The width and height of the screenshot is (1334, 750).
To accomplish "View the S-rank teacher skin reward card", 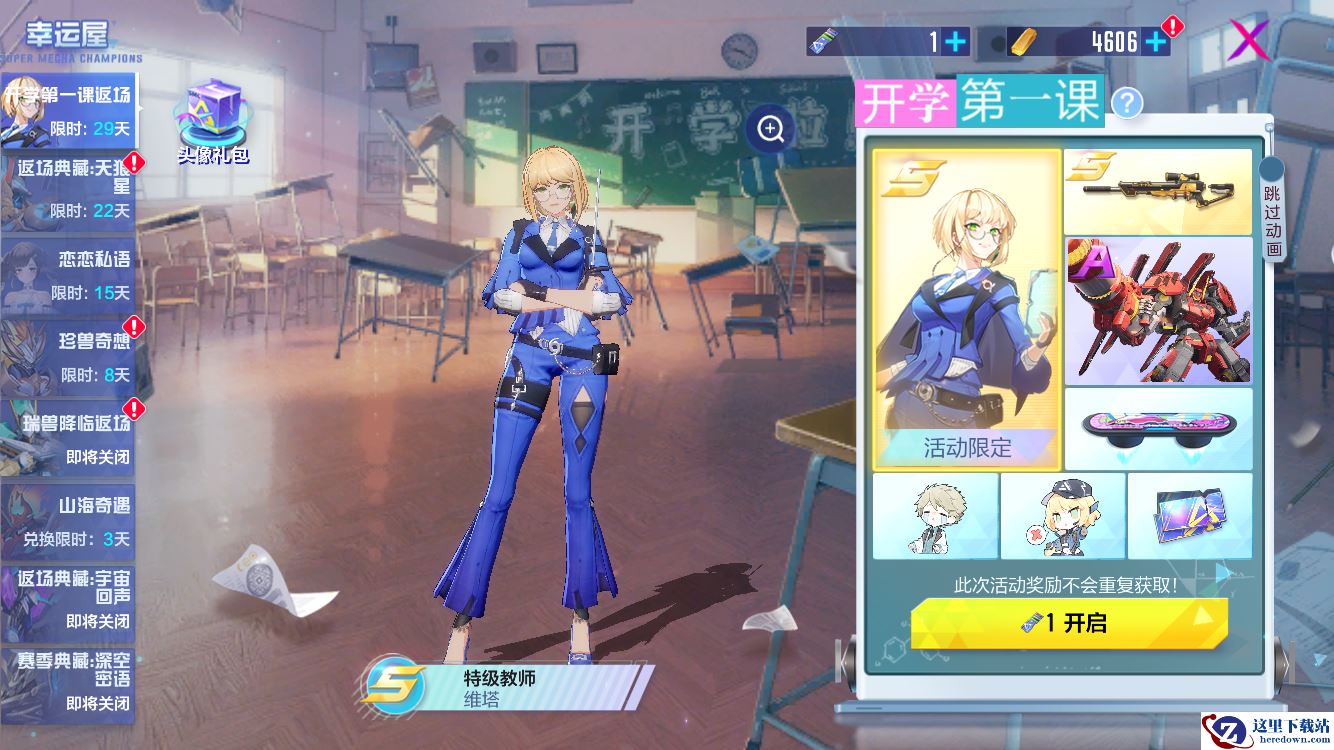I will [x=967, y=309].
